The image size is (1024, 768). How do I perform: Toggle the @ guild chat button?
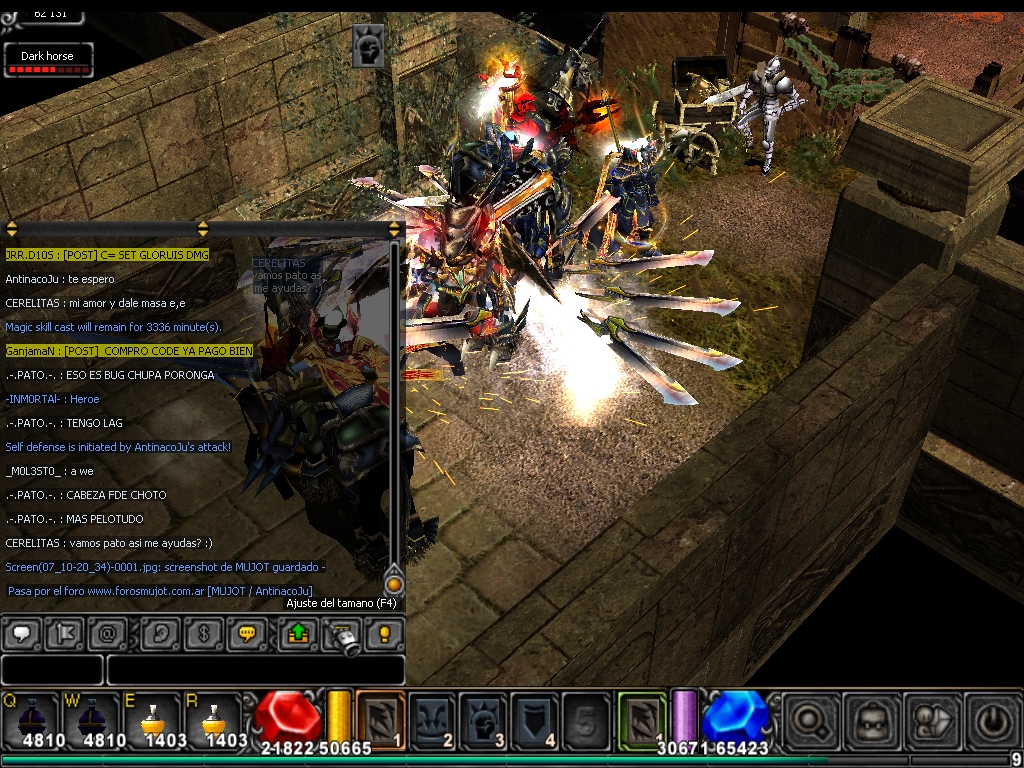(106, 633)
